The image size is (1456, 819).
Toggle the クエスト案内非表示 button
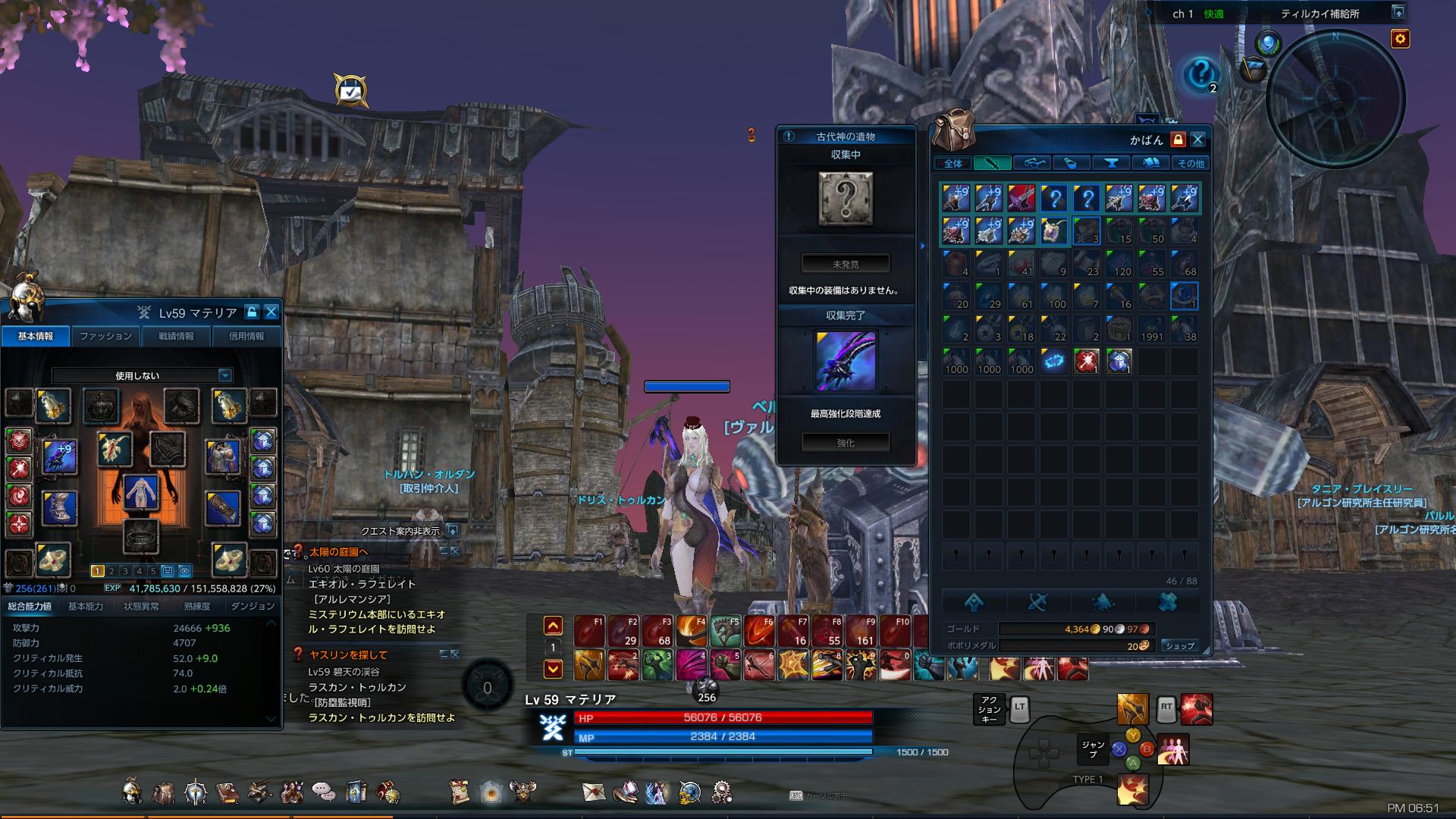tap(452, 530)
